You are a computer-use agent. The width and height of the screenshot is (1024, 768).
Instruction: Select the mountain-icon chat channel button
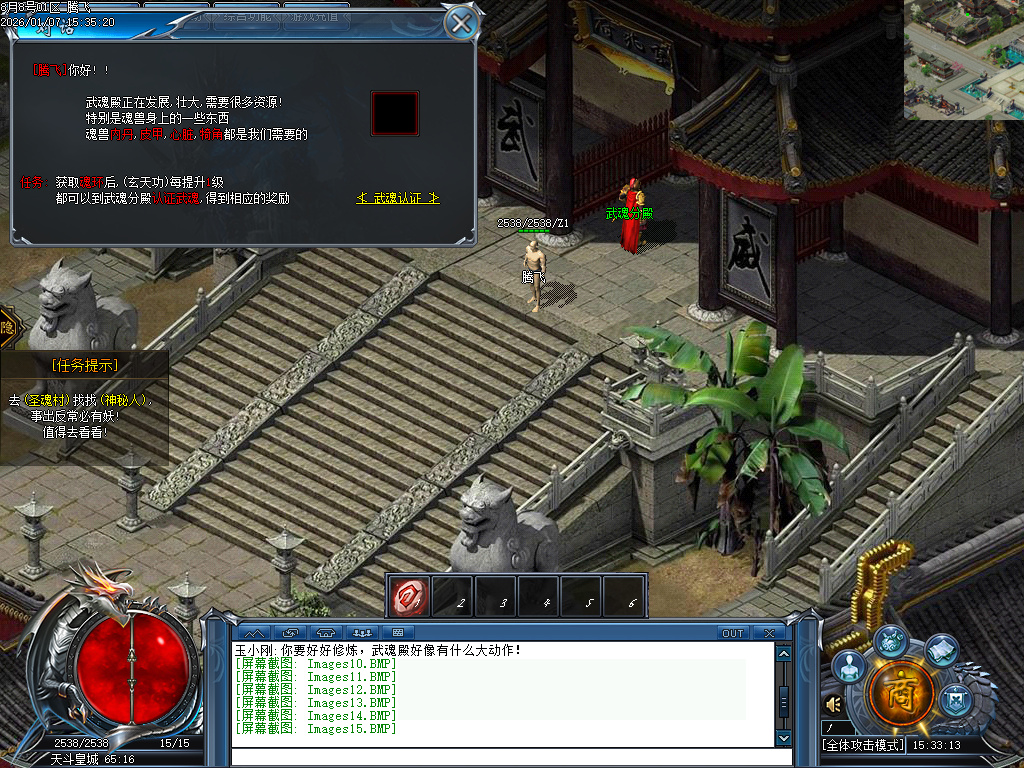(x=254, y=633)
